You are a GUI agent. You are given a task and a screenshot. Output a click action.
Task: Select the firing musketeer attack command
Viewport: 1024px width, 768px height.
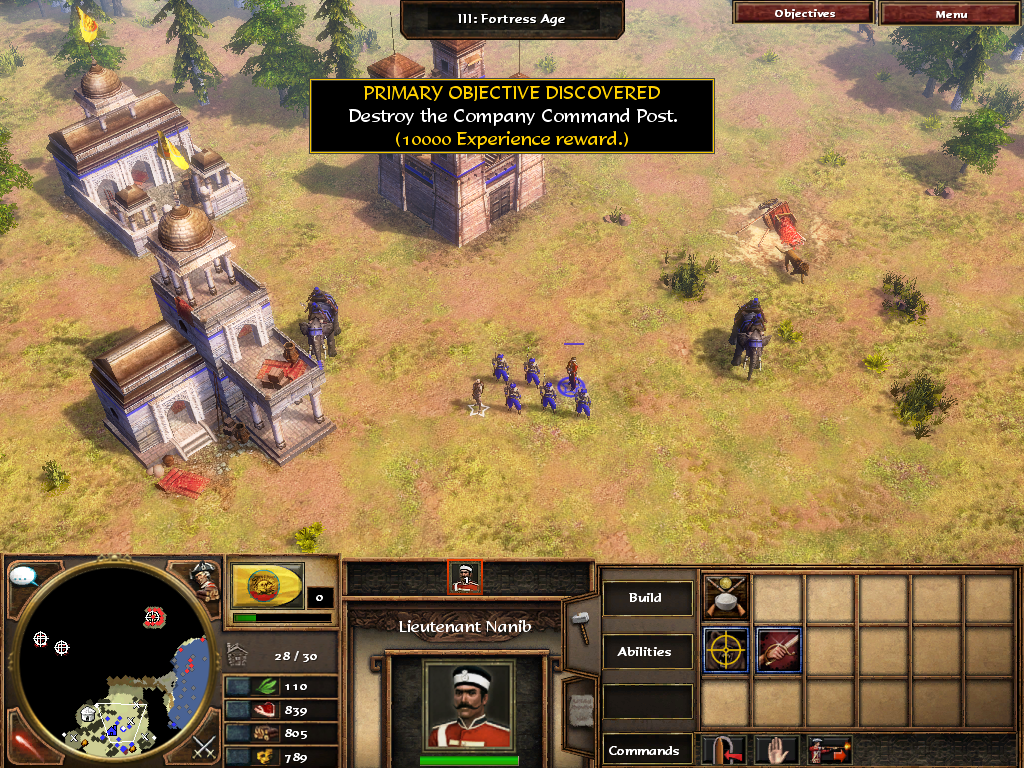[830, 749]
